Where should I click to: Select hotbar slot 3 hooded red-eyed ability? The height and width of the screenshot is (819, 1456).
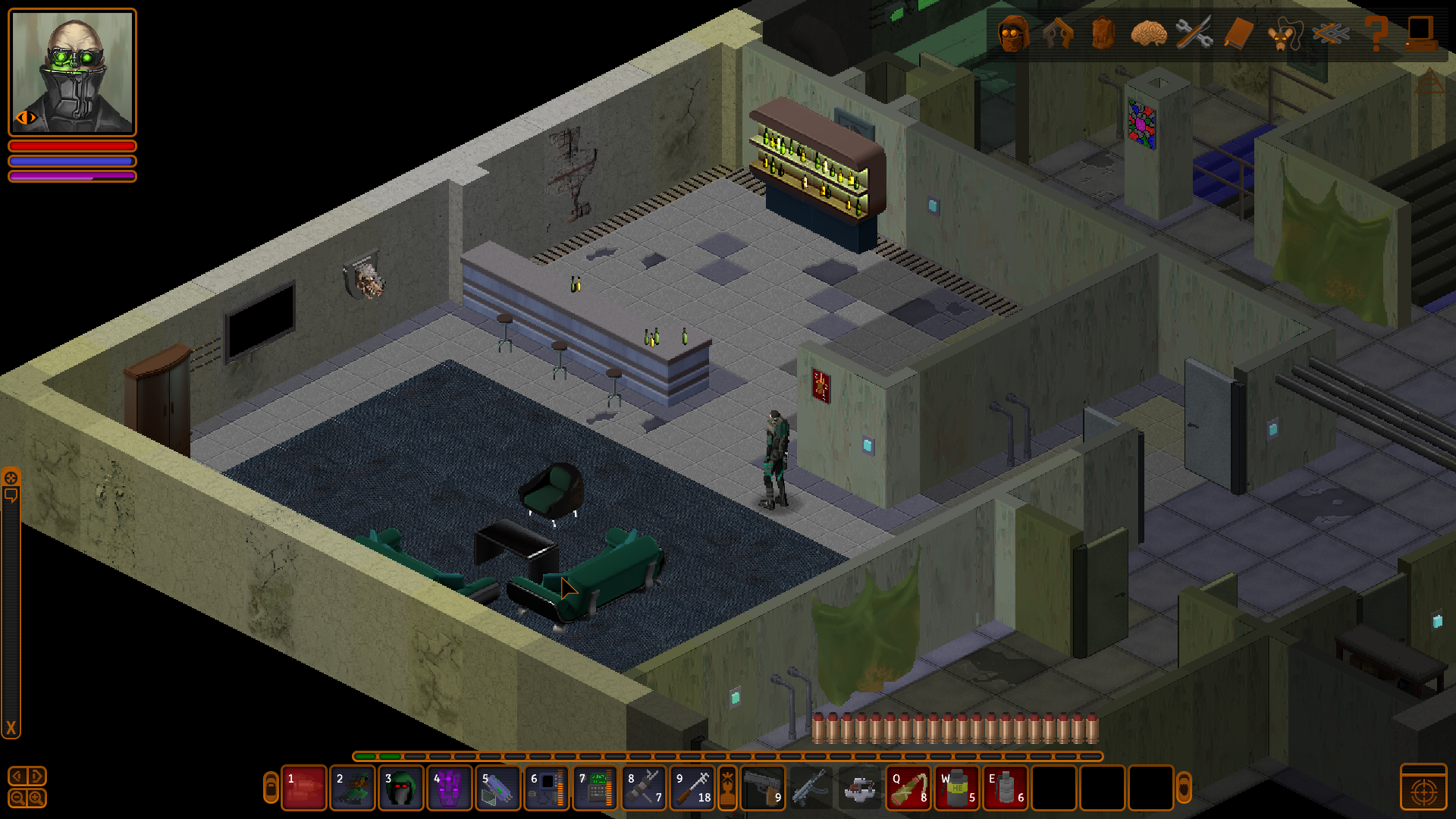(x=401, y=788)
